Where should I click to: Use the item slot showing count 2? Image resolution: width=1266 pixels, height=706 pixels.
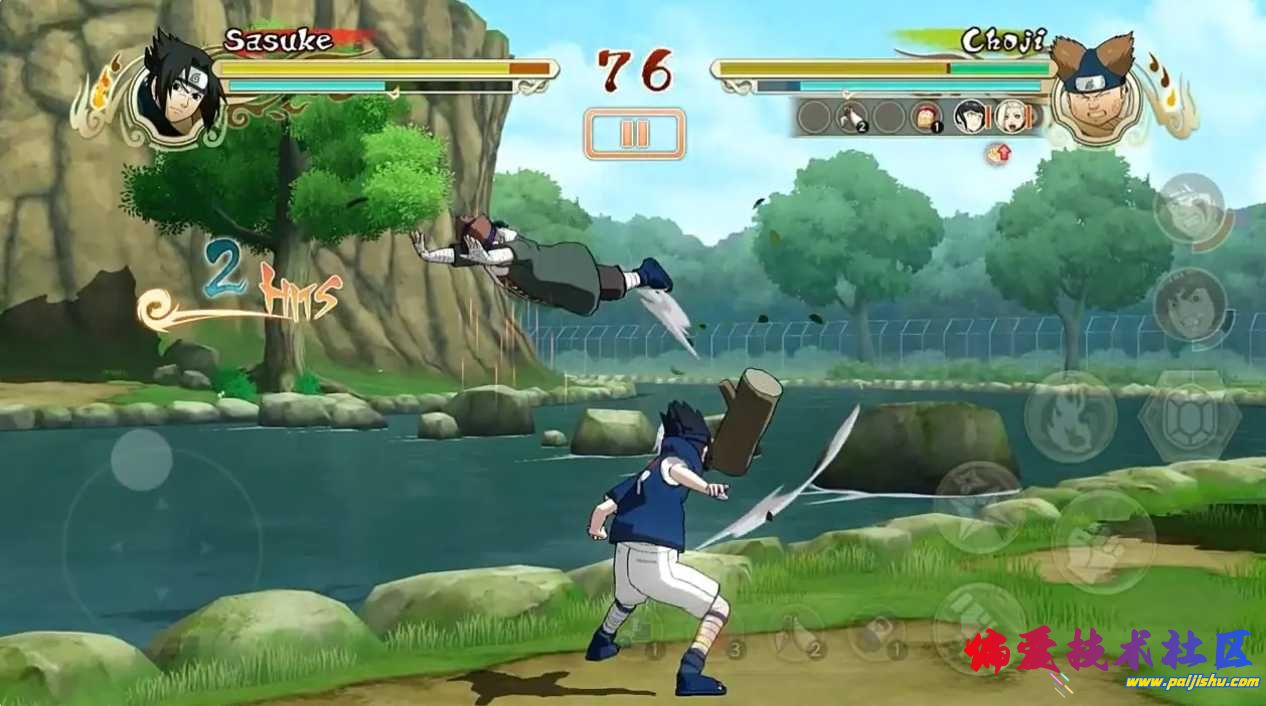point(800,632)
